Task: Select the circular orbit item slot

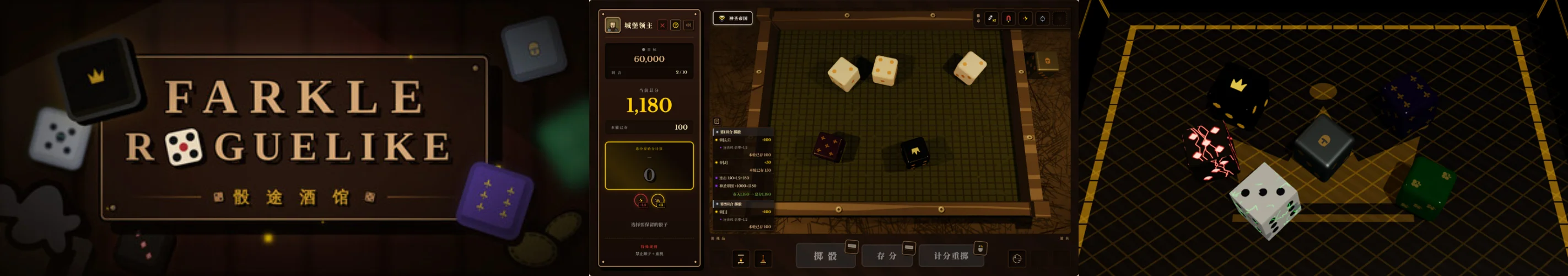Action: pyautogui.click(x=1016, y=259)
